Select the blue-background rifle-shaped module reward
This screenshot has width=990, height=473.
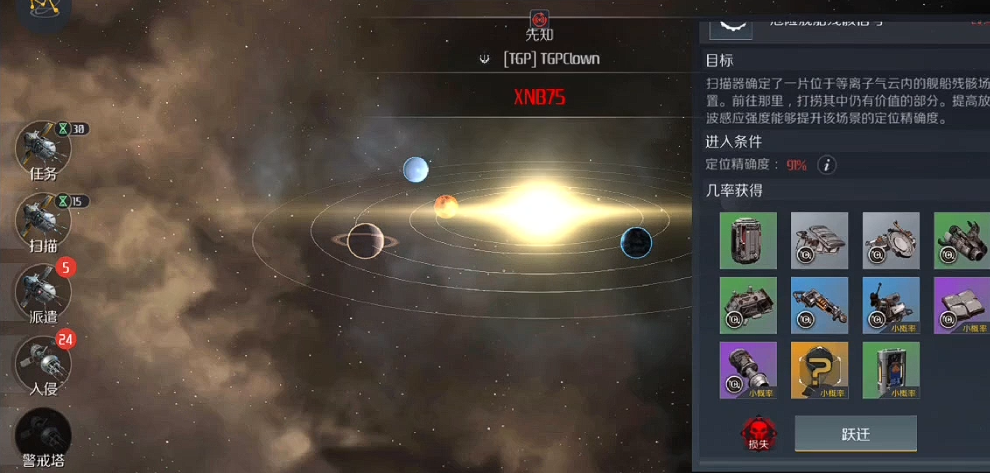point(819,305)
